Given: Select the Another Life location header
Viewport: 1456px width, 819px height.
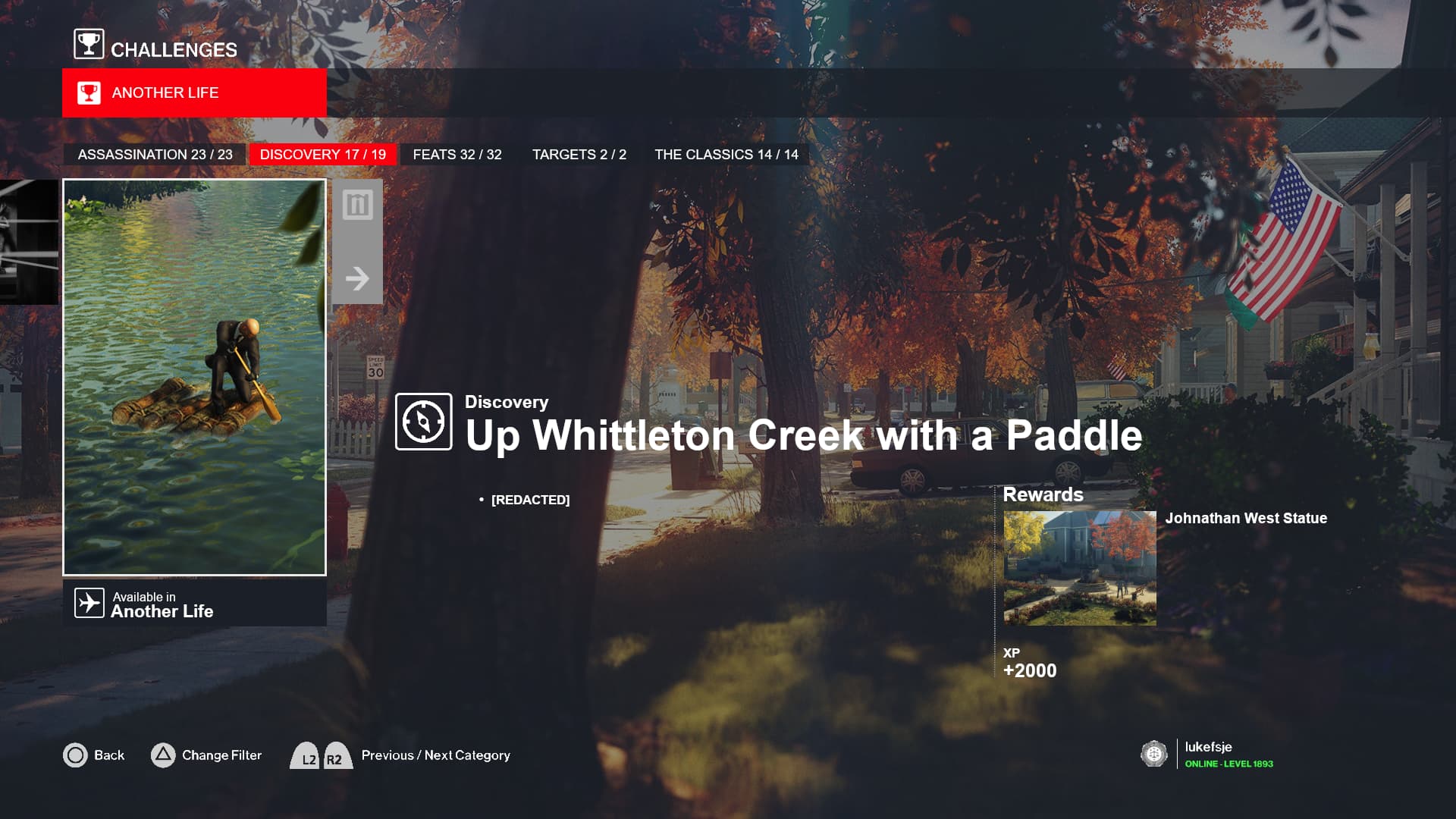Looking at the screenshot, I should [194, 93].
